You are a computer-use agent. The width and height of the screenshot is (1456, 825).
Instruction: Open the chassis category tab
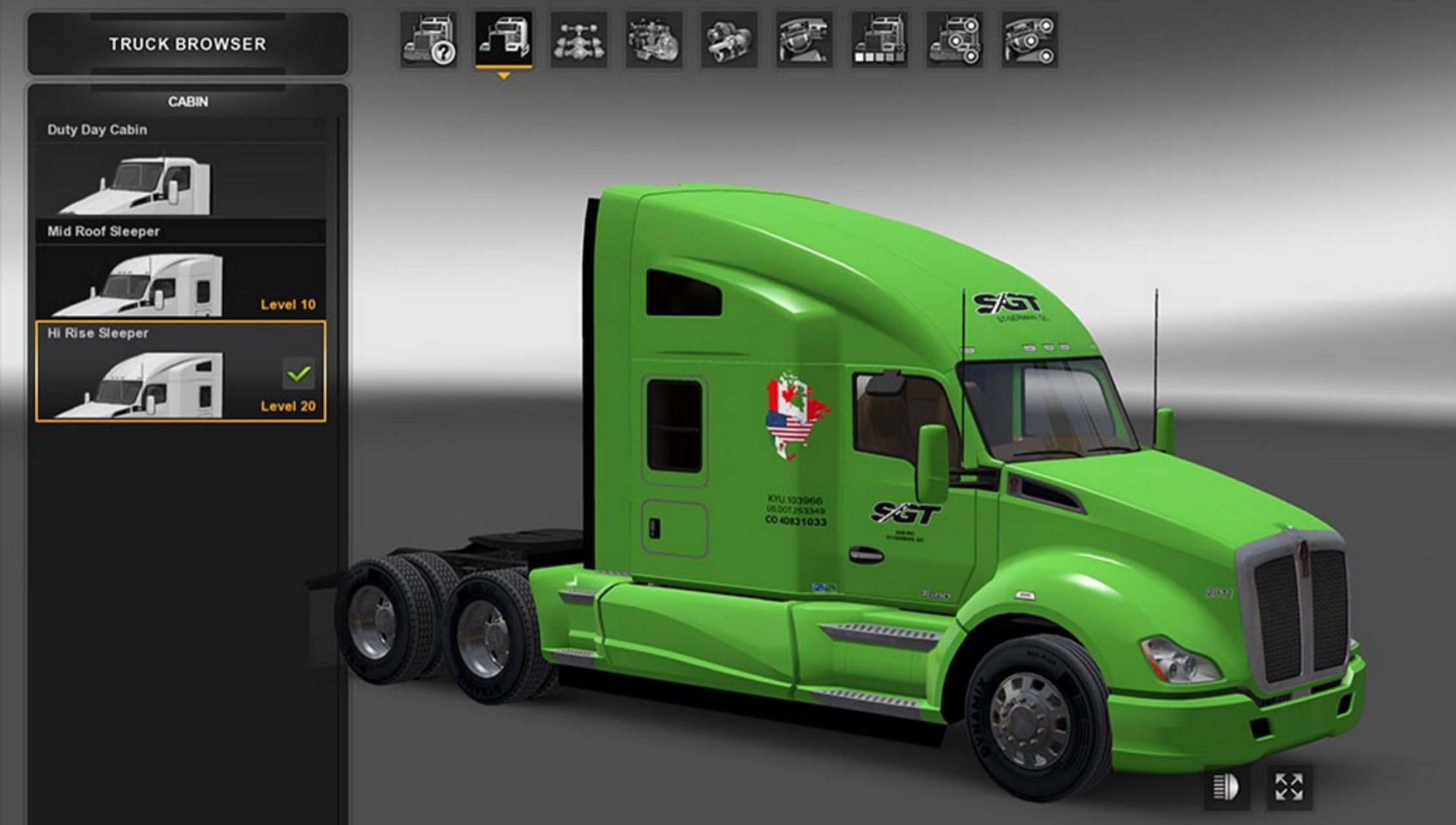tap(579, 40)
